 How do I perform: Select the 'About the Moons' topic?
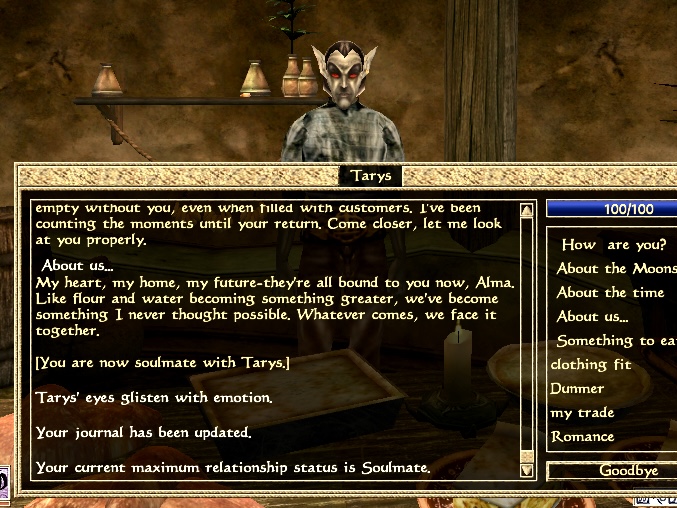tap(616, 268)
